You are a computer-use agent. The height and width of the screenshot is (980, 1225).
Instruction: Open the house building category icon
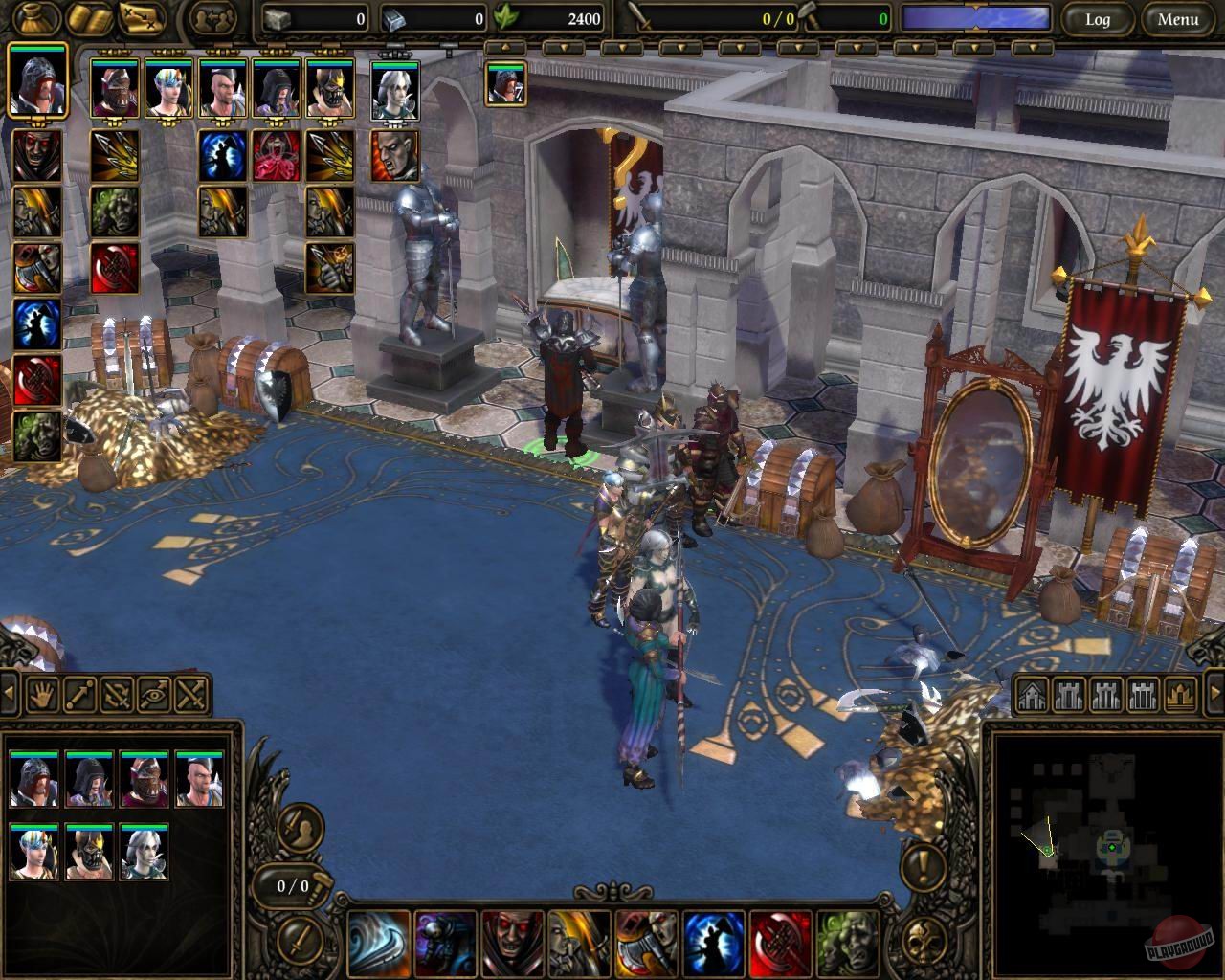(1032, 692)
